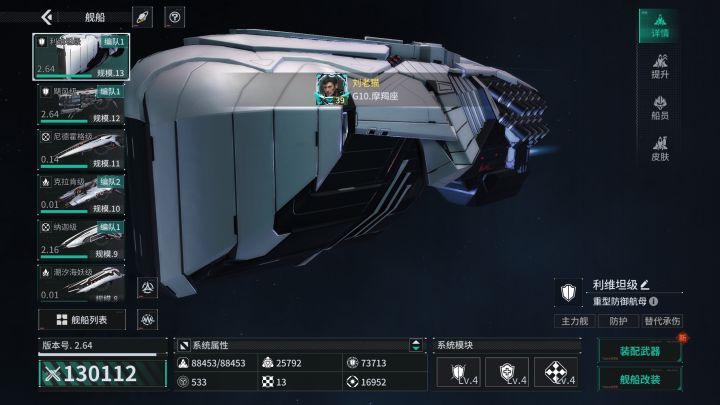Go back using the top-left arrow
This screenshot has width=720, height=405.
[x=47, y=17]
